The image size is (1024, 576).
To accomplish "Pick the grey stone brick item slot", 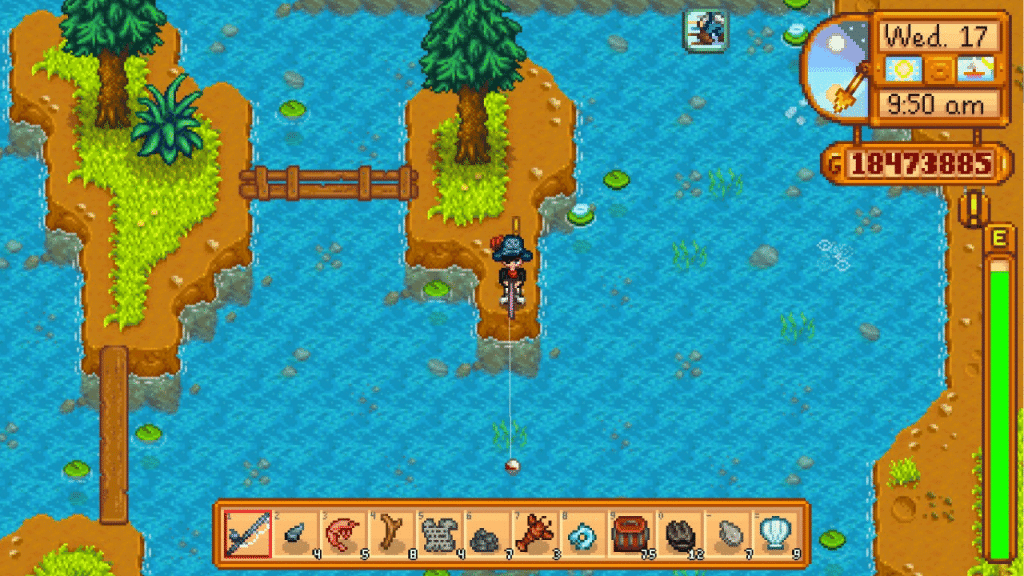I will (438, 535).
